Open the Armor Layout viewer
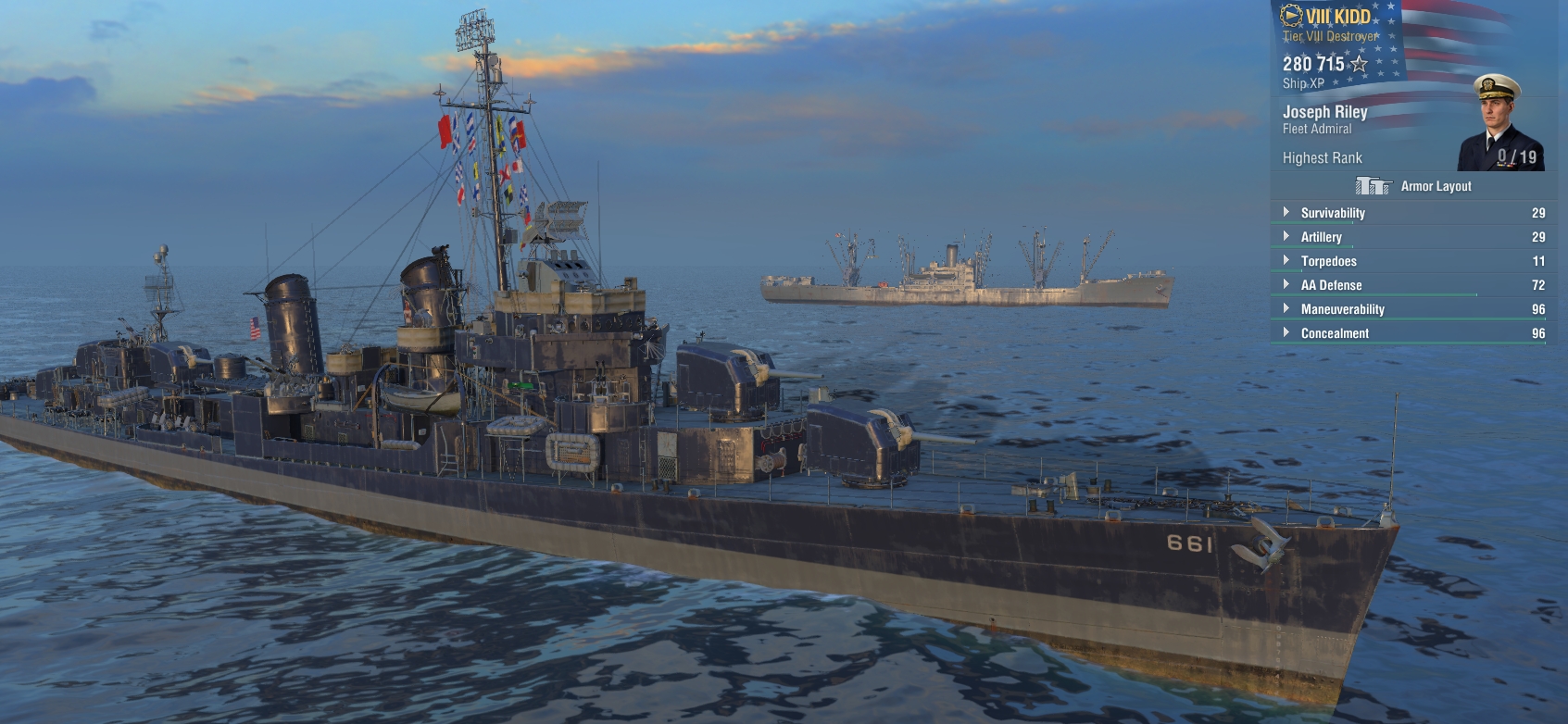 pos(1413,186)
